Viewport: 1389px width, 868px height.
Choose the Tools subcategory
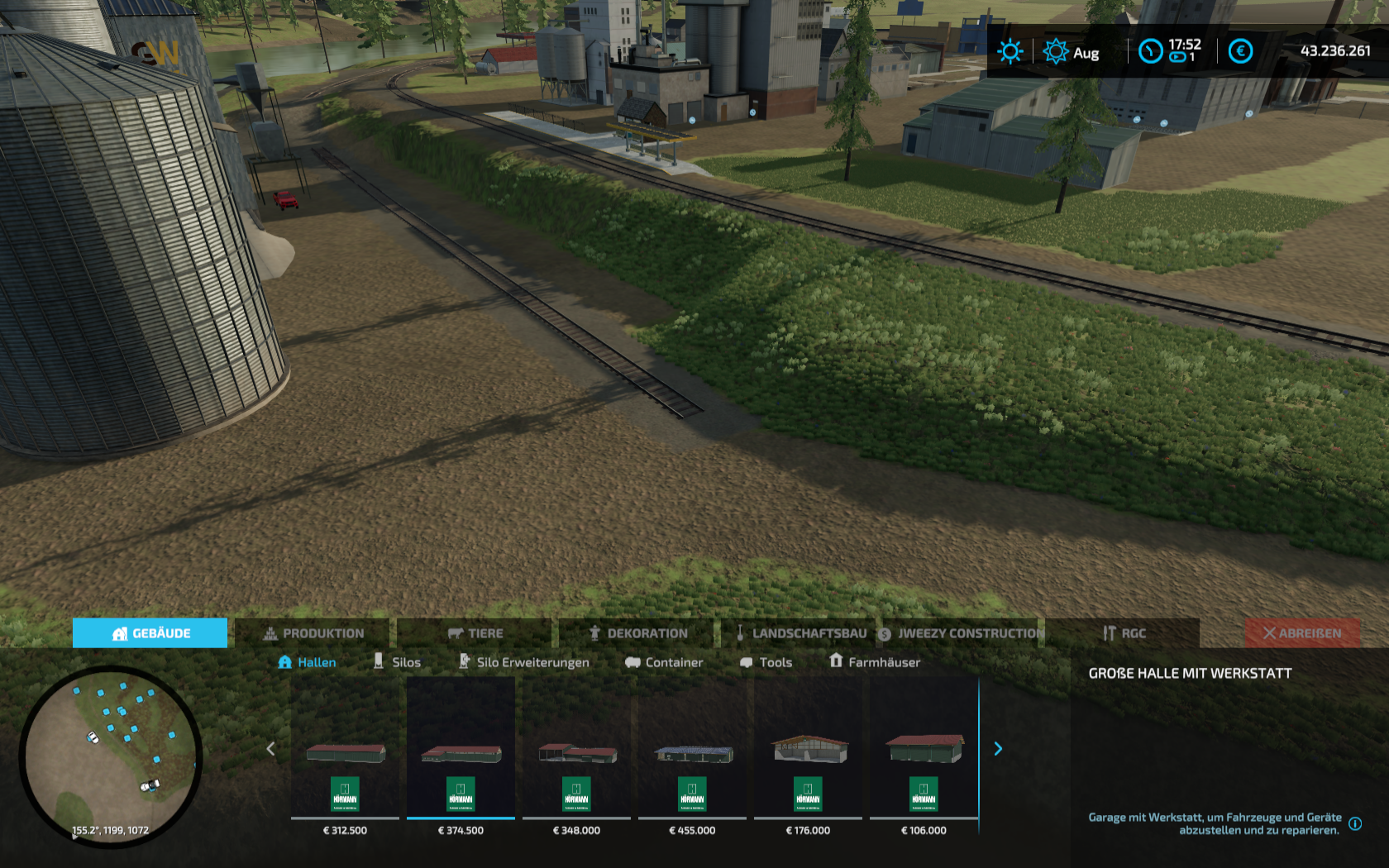pyautogui.click(x=766, y=662)
